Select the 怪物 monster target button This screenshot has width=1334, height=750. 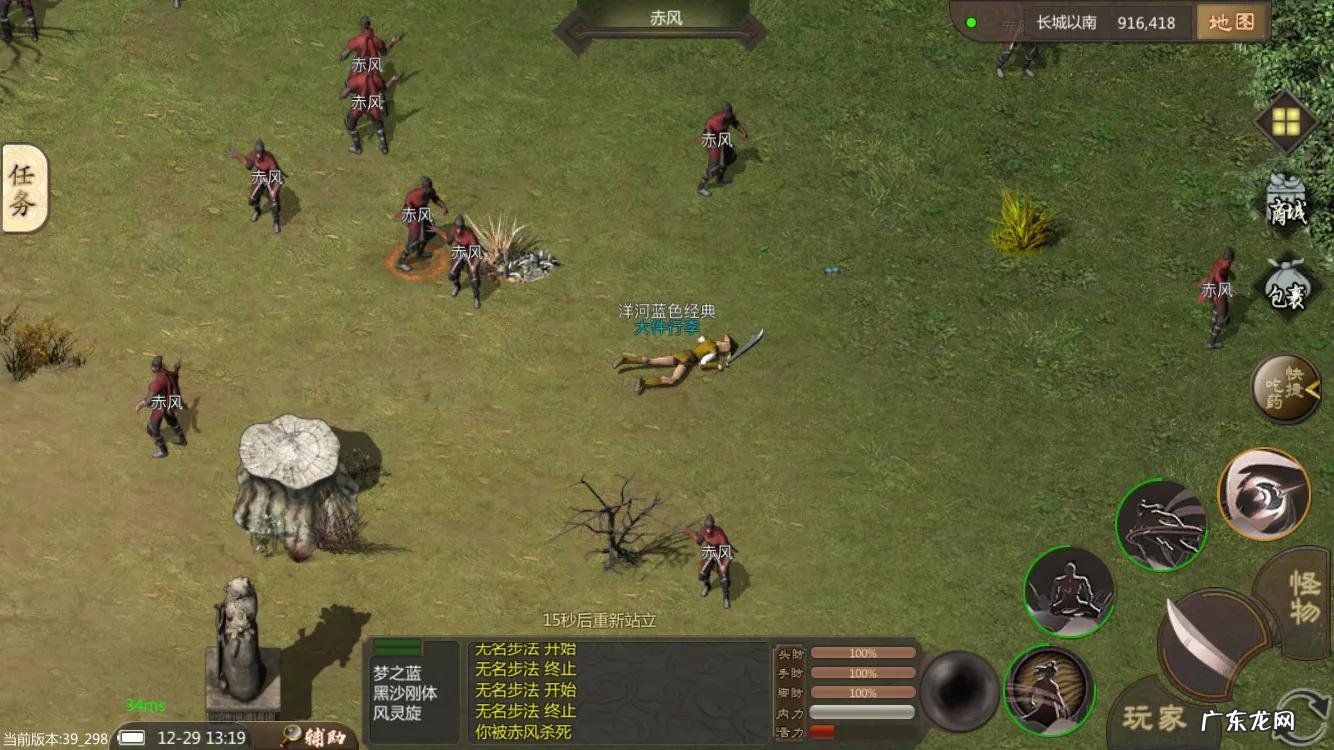click(x=1304, y=598)
